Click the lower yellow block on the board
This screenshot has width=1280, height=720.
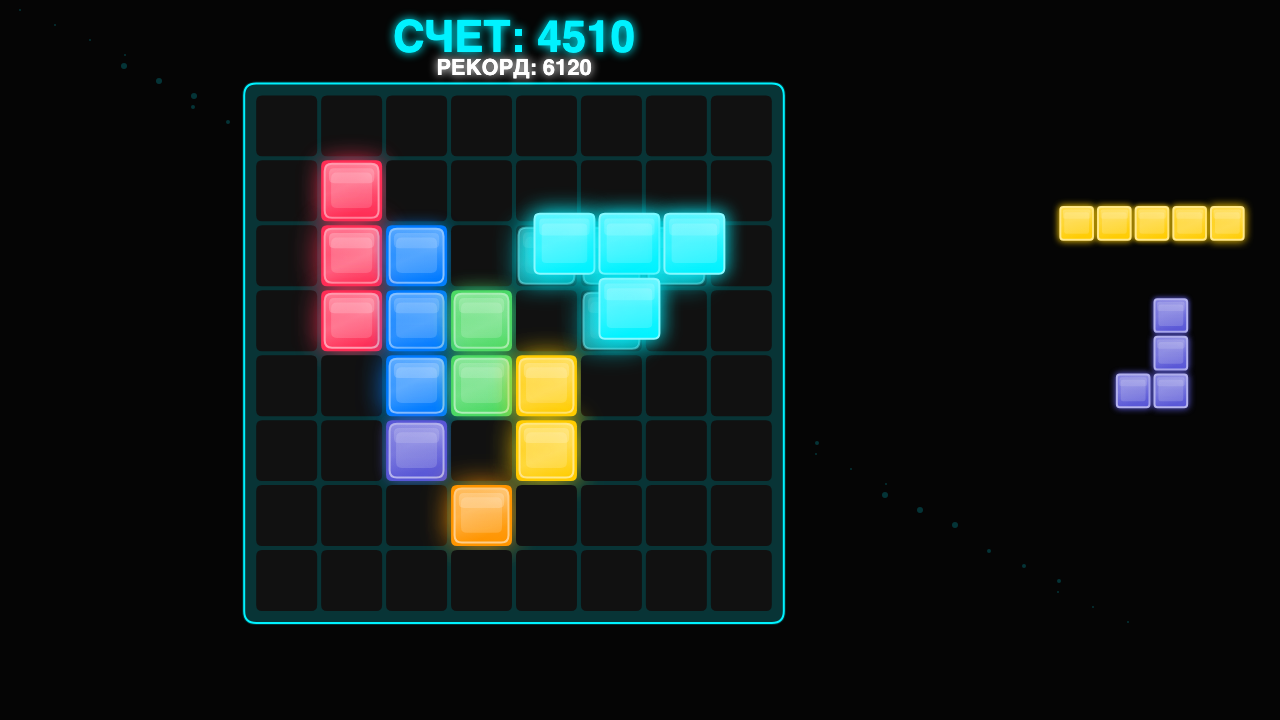coord(546,451)
